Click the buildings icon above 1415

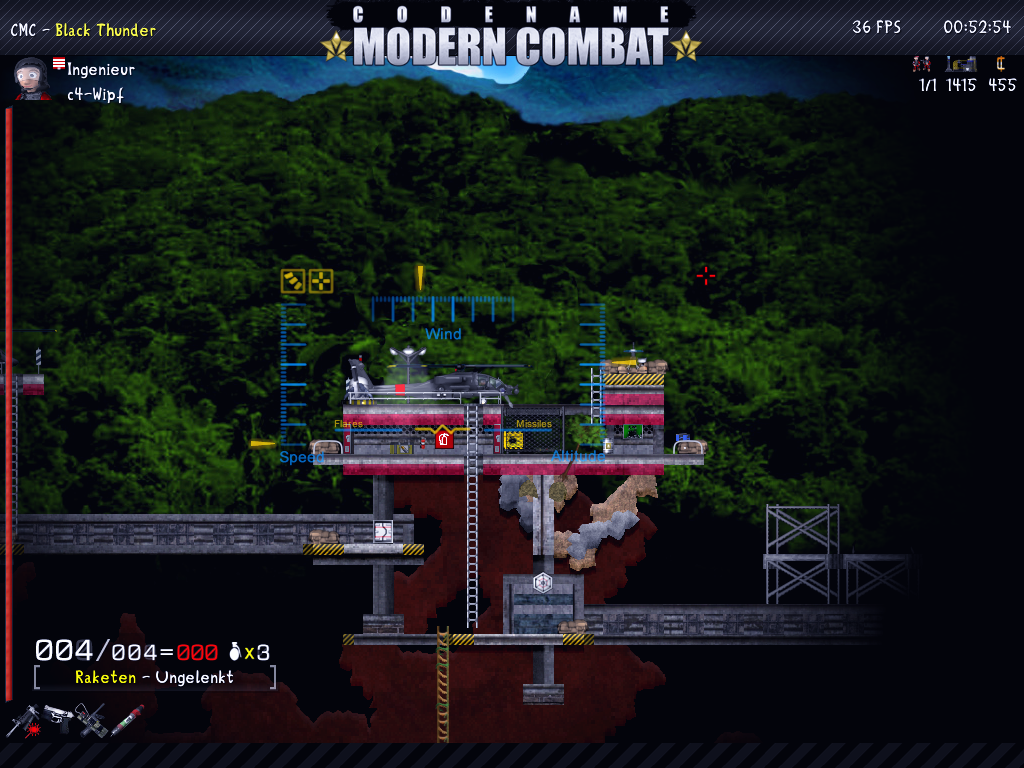(x=960, y=64)
